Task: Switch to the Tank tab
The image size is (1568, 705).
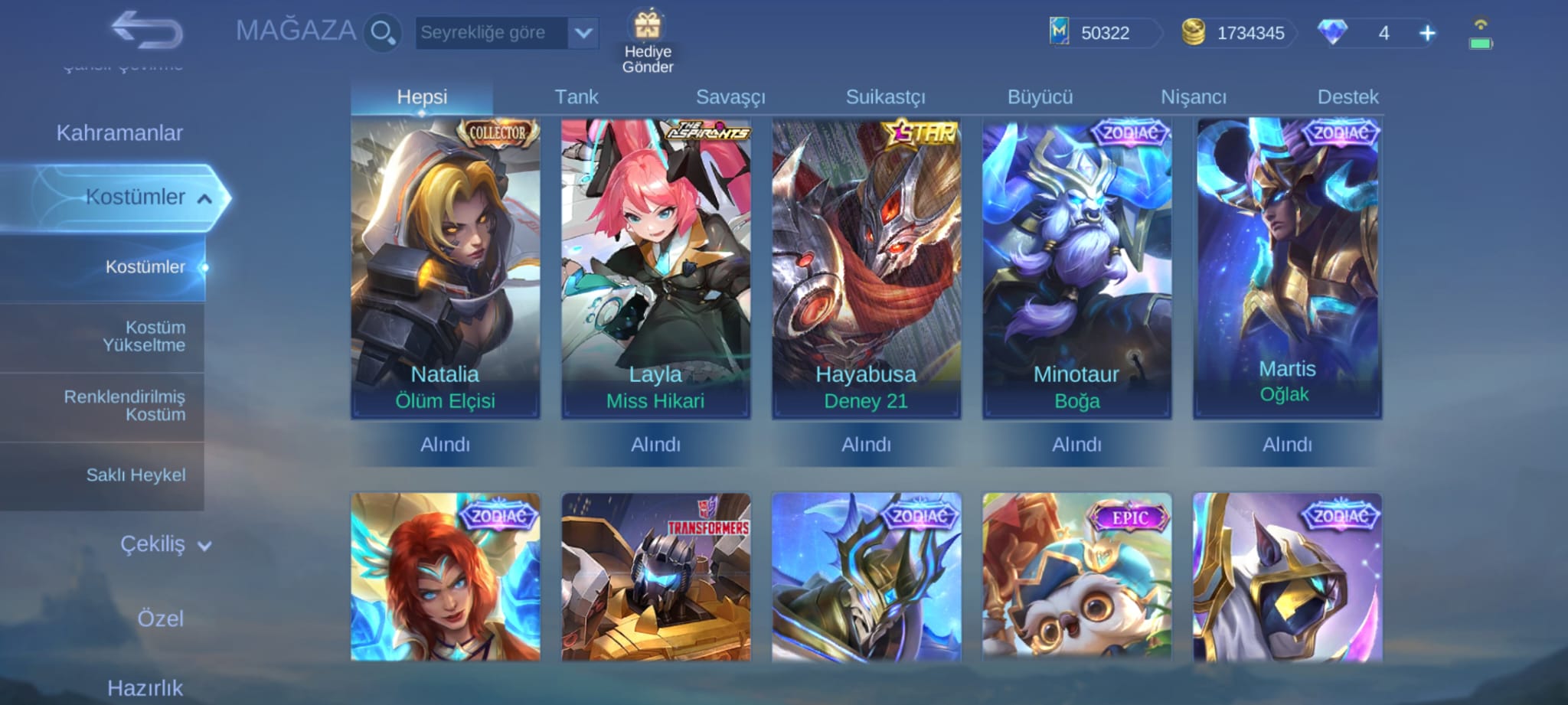Action: (x=576, y=97)
